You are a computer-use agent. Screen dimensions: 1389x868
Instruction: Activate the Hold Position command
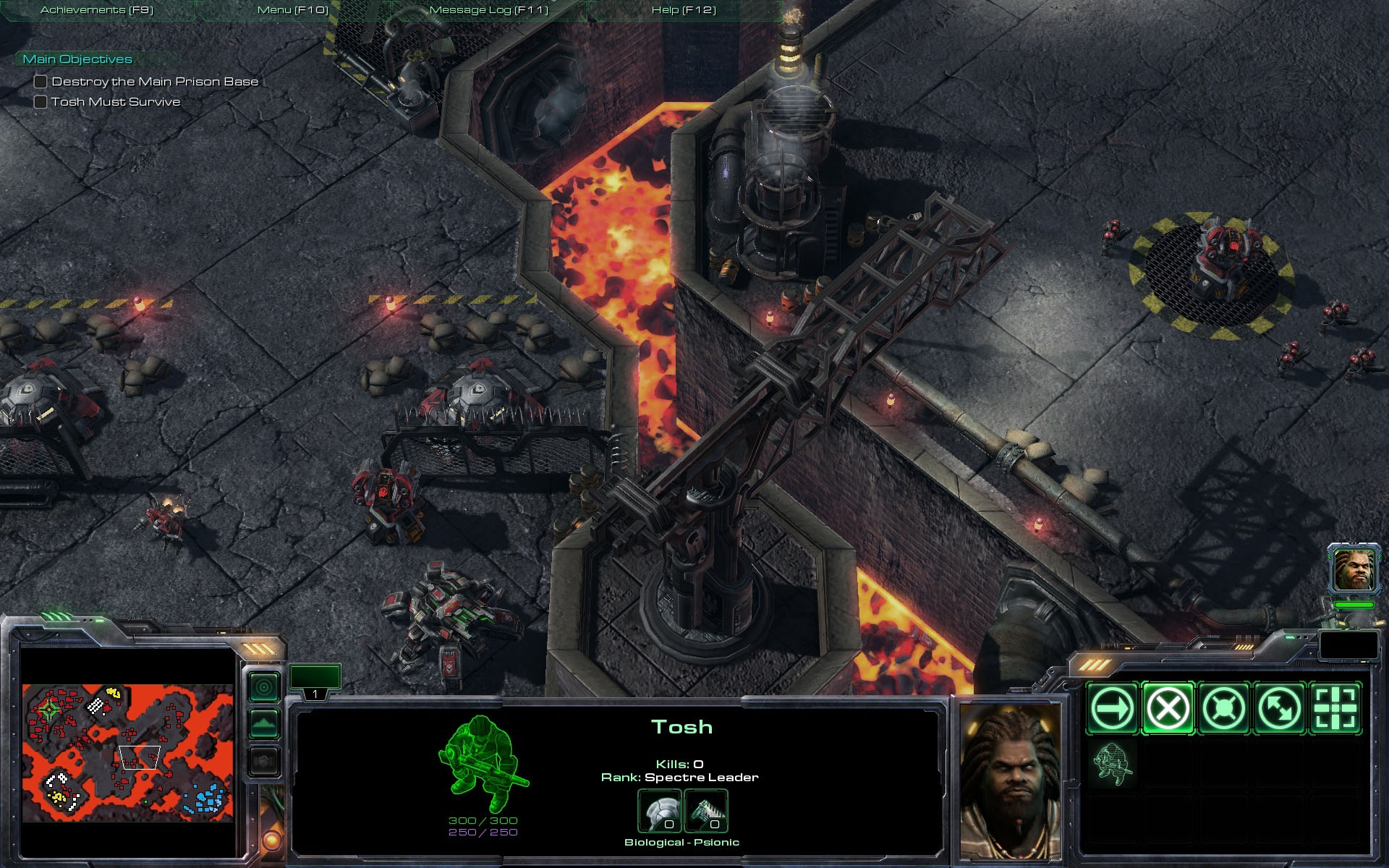tap(1223, 708)
